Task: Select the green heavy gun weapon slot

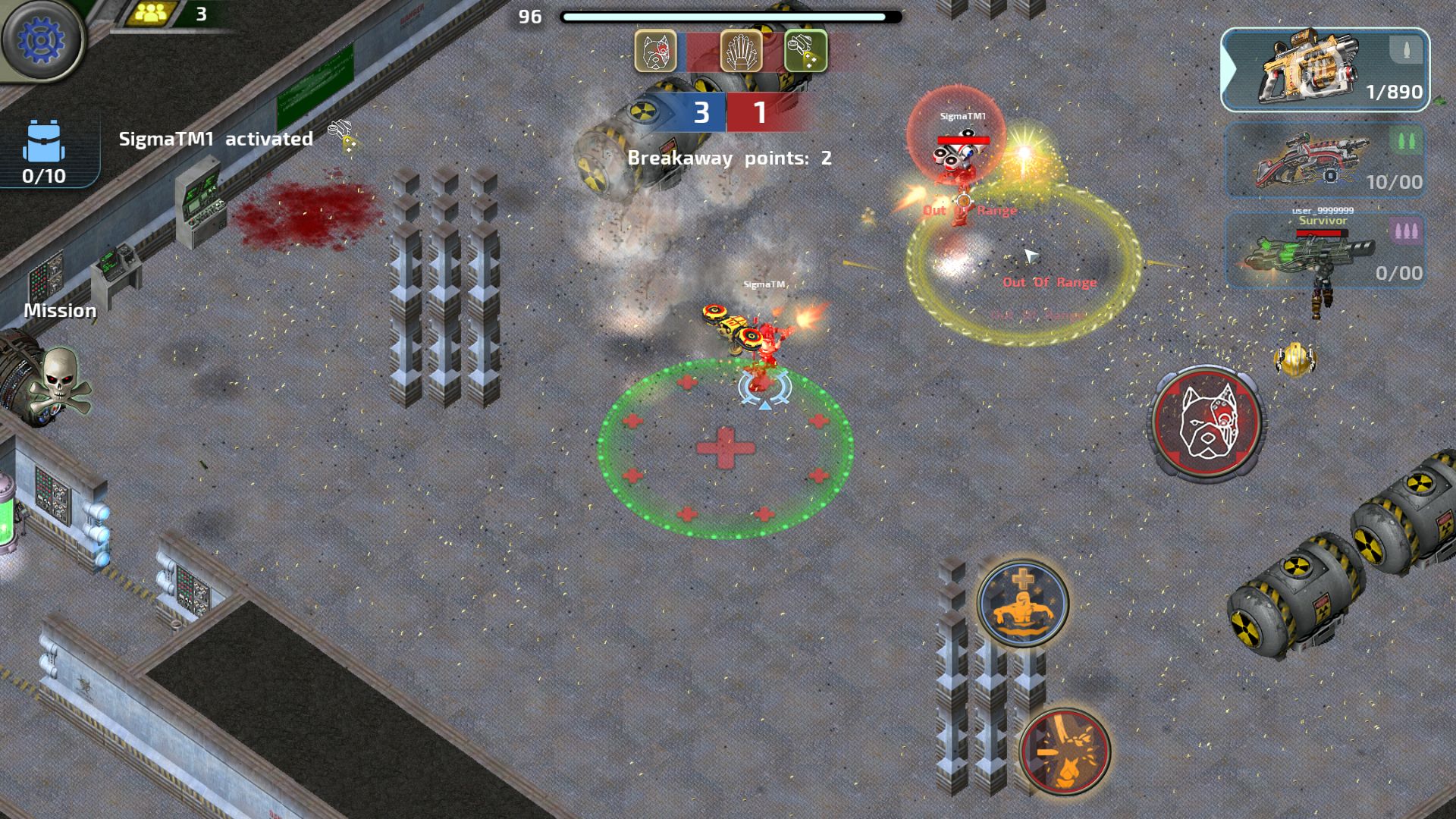Action: [1325, 252]
